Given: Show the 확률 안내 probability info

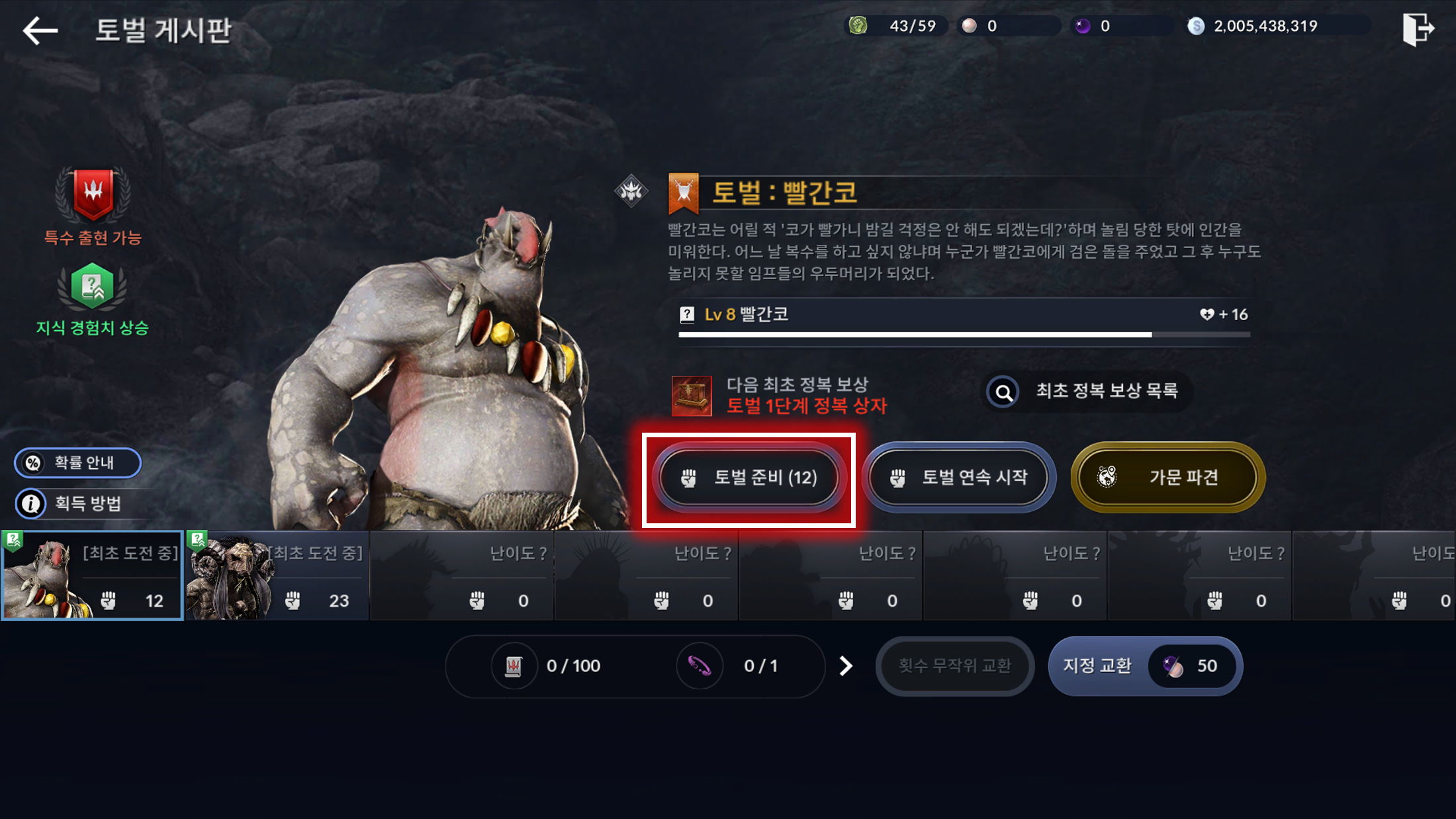Looking at the screenshot, I should point(77,462).
